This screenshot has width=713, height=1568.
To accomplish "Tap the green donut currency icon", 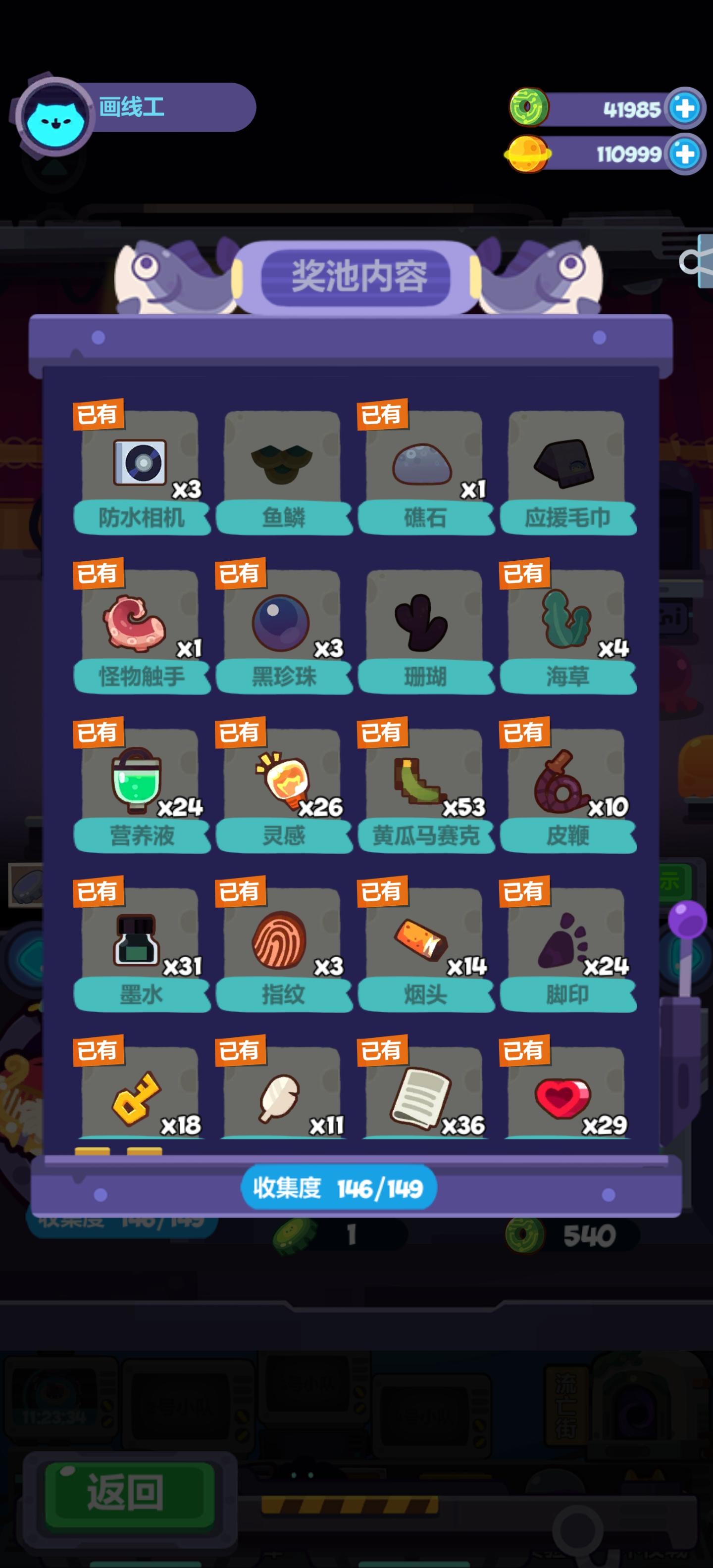I will (529, 107).
